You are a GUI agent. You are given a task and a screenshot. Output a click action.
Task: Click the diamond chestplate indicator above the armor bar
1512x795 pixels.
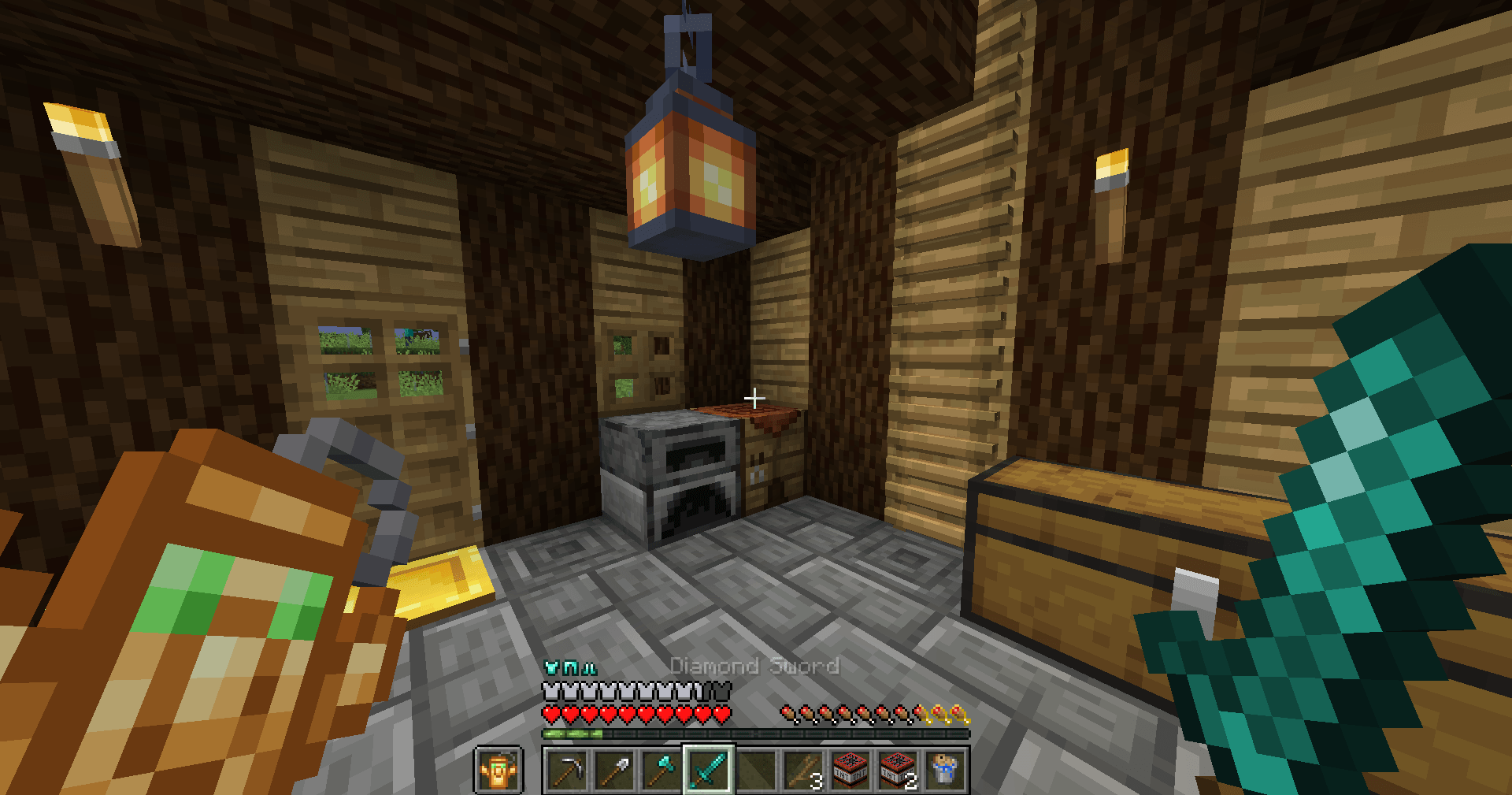point(551,666)
